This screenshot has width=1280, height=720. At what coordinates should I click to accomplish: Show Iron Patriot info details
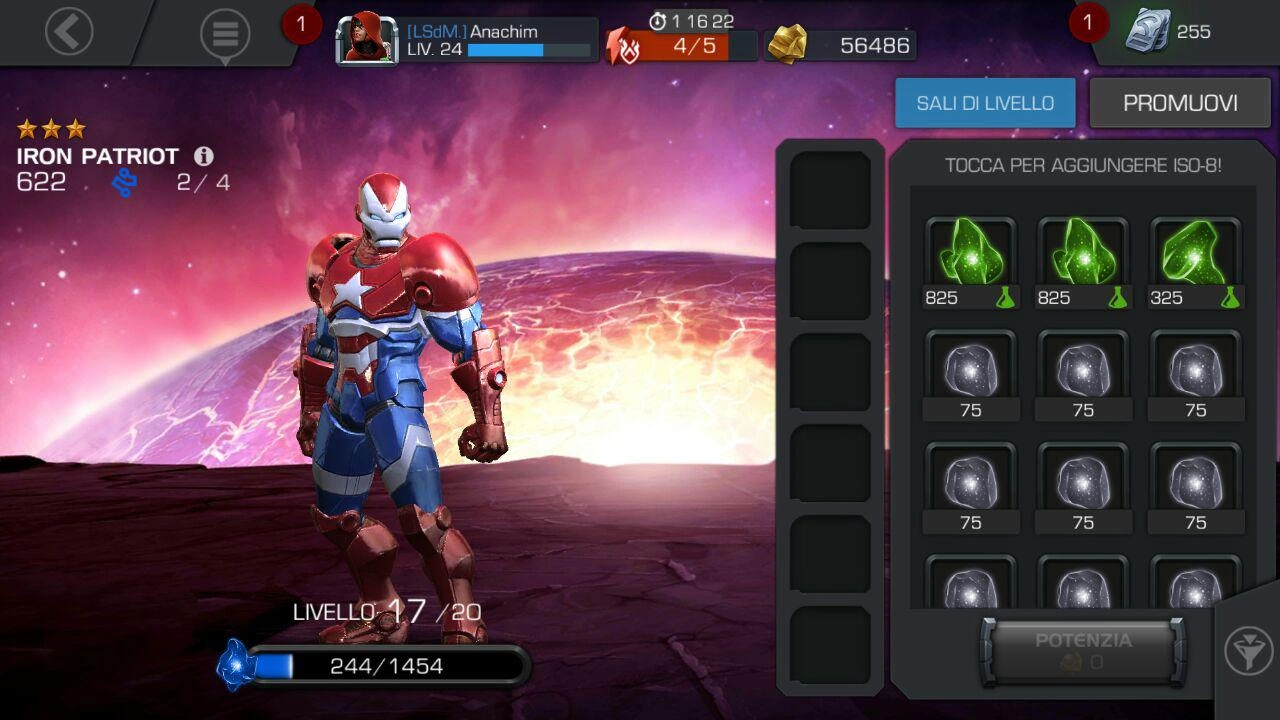click(204, 156)
